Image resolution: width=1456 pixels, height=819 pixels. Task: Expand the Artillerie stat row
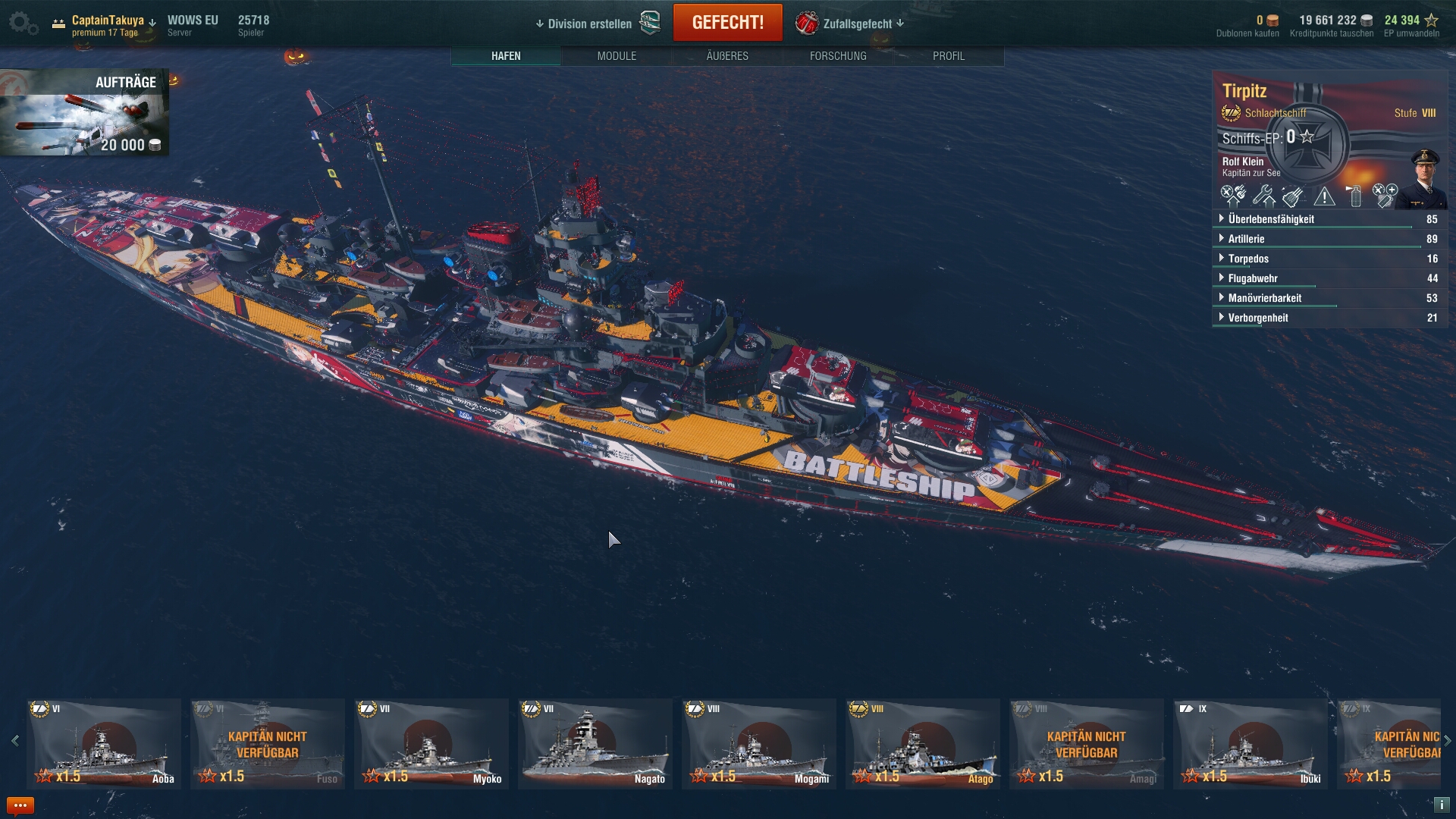click(x=1246, y=239)
